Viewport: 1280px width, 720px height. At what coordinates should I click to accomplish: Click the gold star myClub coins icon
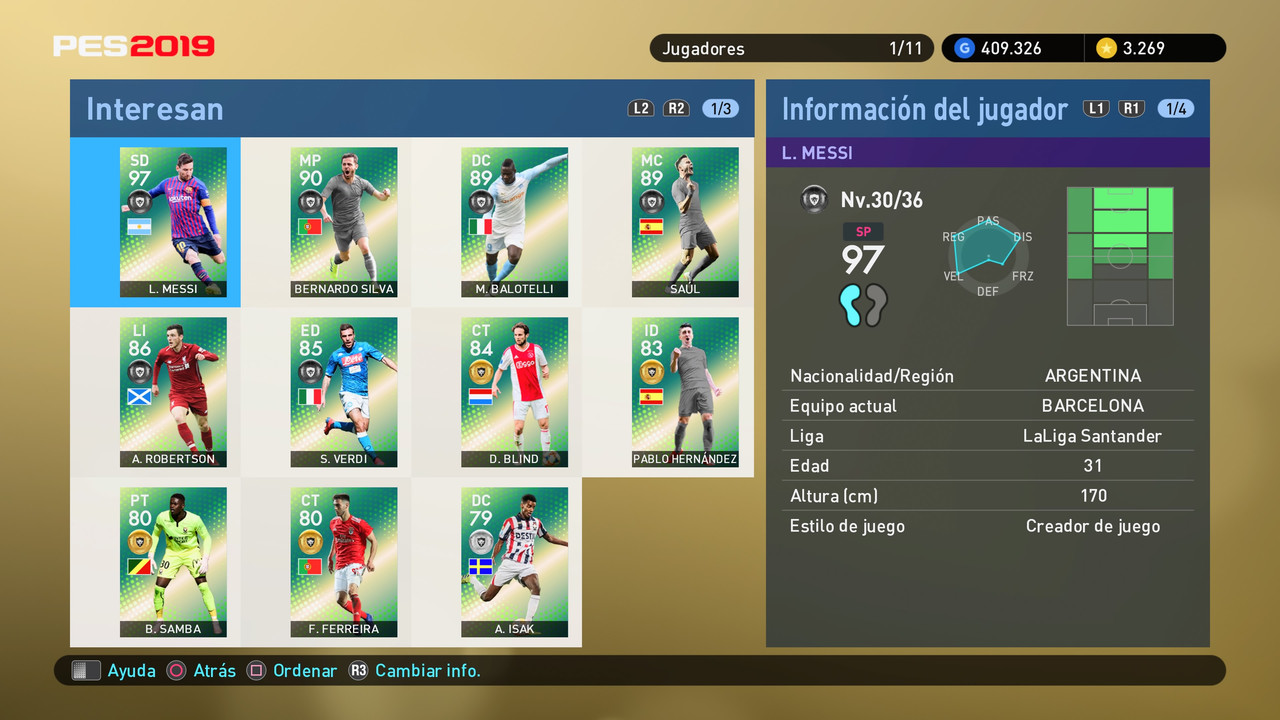(1107, 48)
